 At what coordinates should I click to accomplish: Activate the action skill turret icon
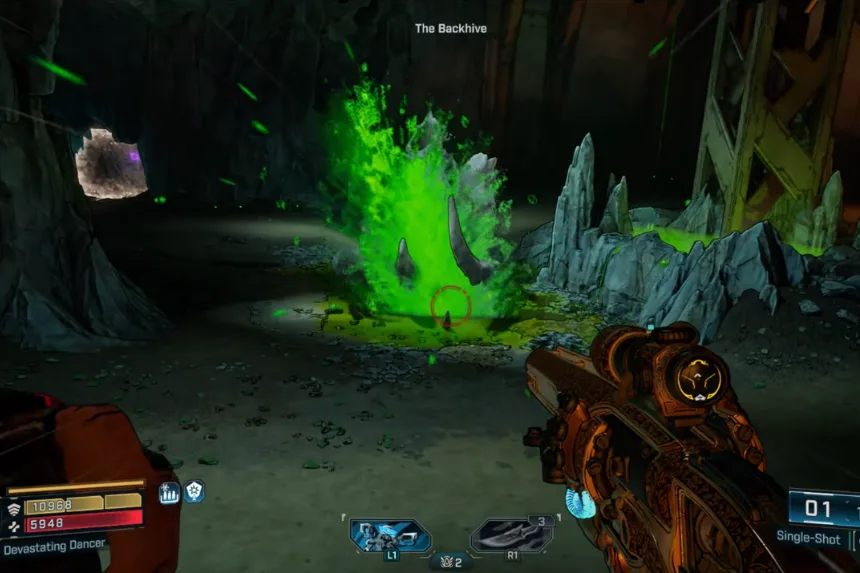(x=390, y=535)
